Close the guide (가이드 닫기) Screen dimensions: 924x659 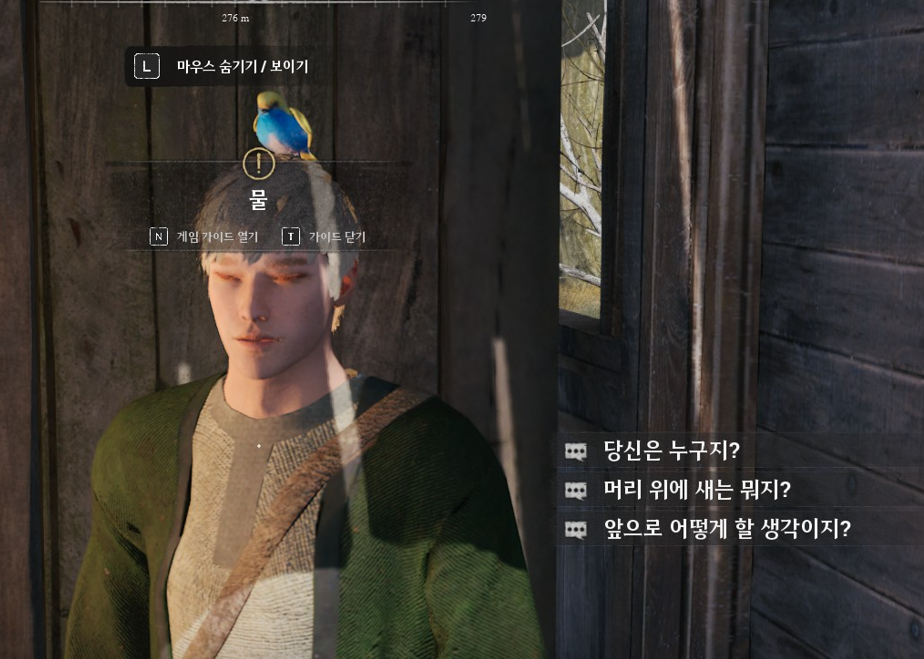point(325,237)
